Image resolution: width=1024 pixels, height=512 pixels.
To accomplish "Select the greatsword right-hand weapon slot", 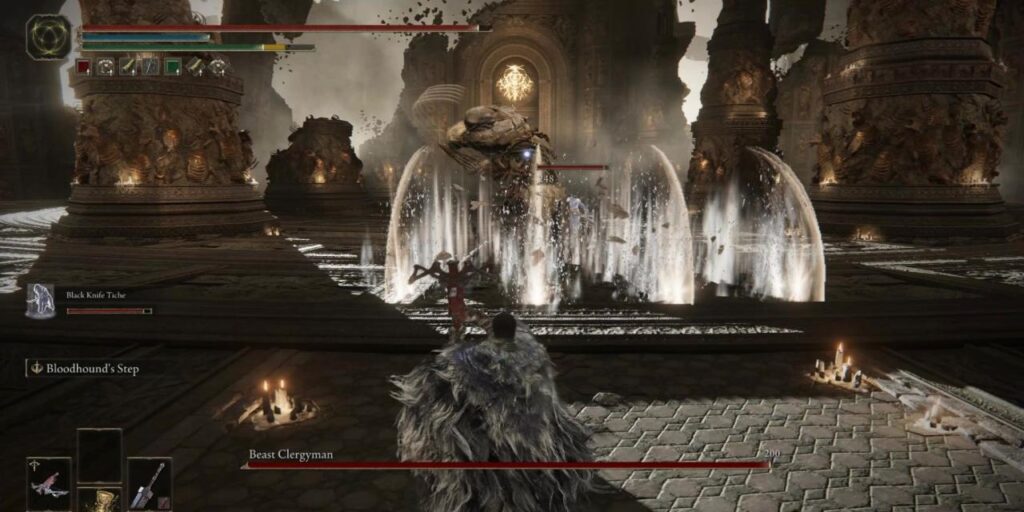I will tap(149, 483).
